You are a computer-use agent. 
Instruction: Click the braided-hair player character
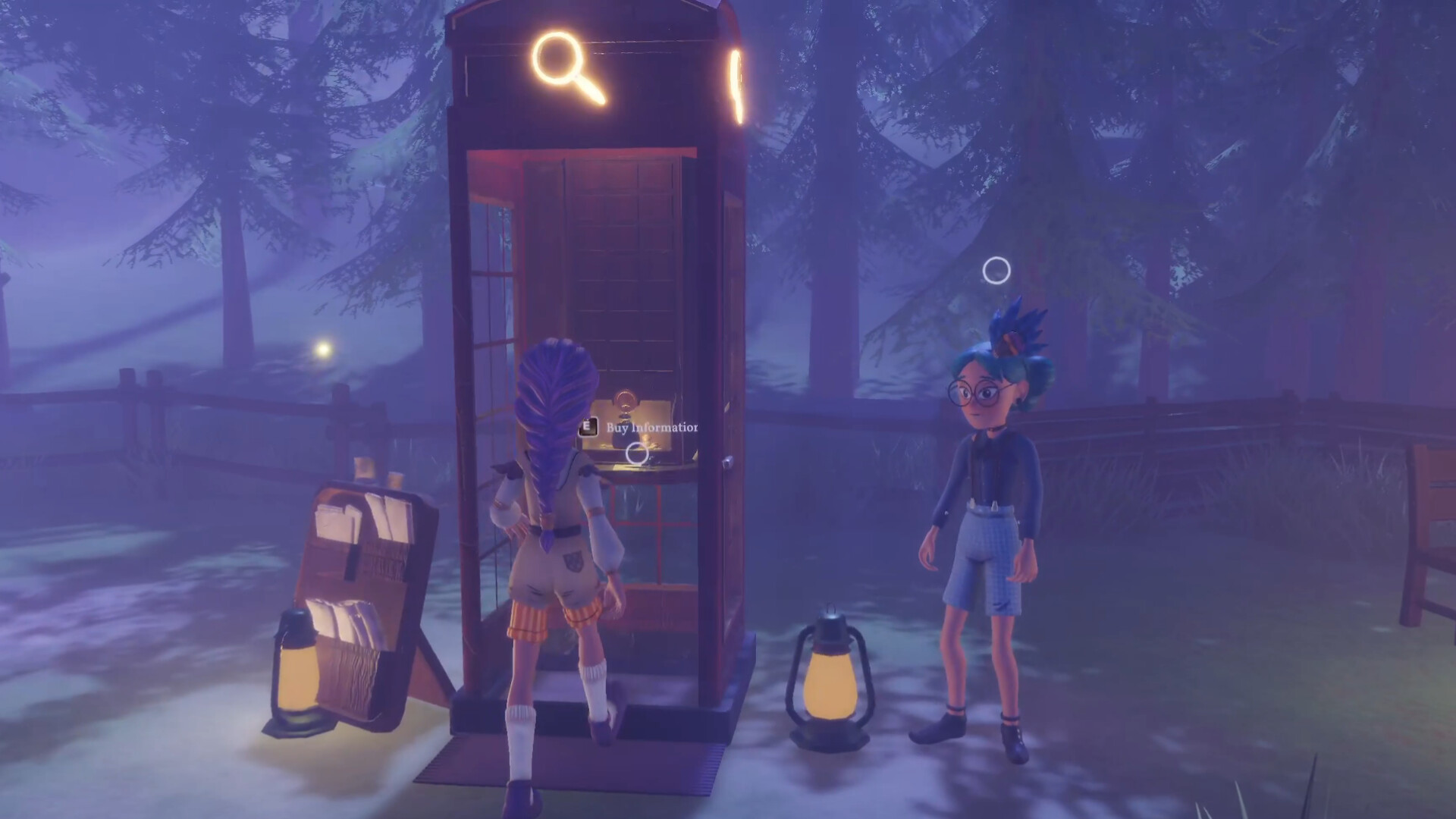pyautogui.click(x=554, y=531)
